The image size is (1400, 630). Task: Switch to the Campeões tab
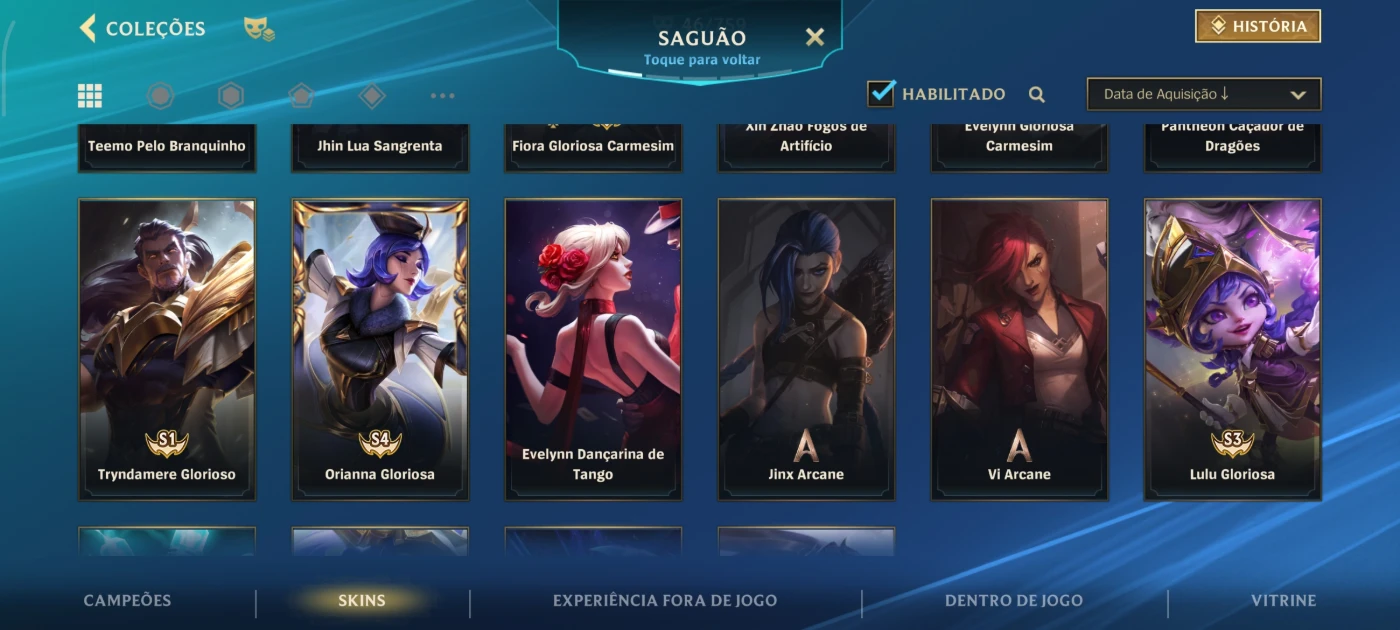click(x=127, y=601)
